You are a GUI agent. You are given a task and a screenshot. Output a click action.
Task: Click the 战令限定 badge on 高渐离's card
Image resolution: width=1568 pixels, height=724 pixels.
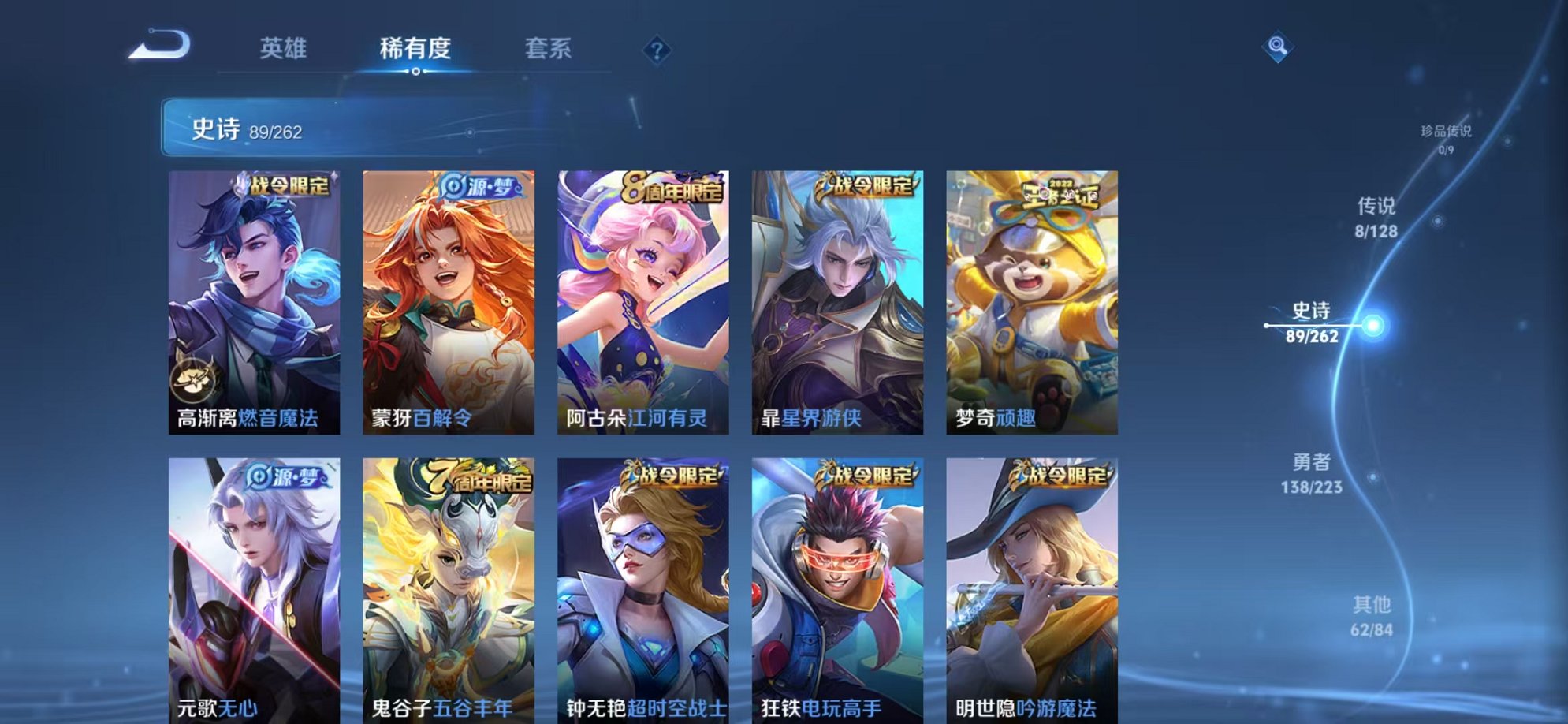tap(286, 186)
